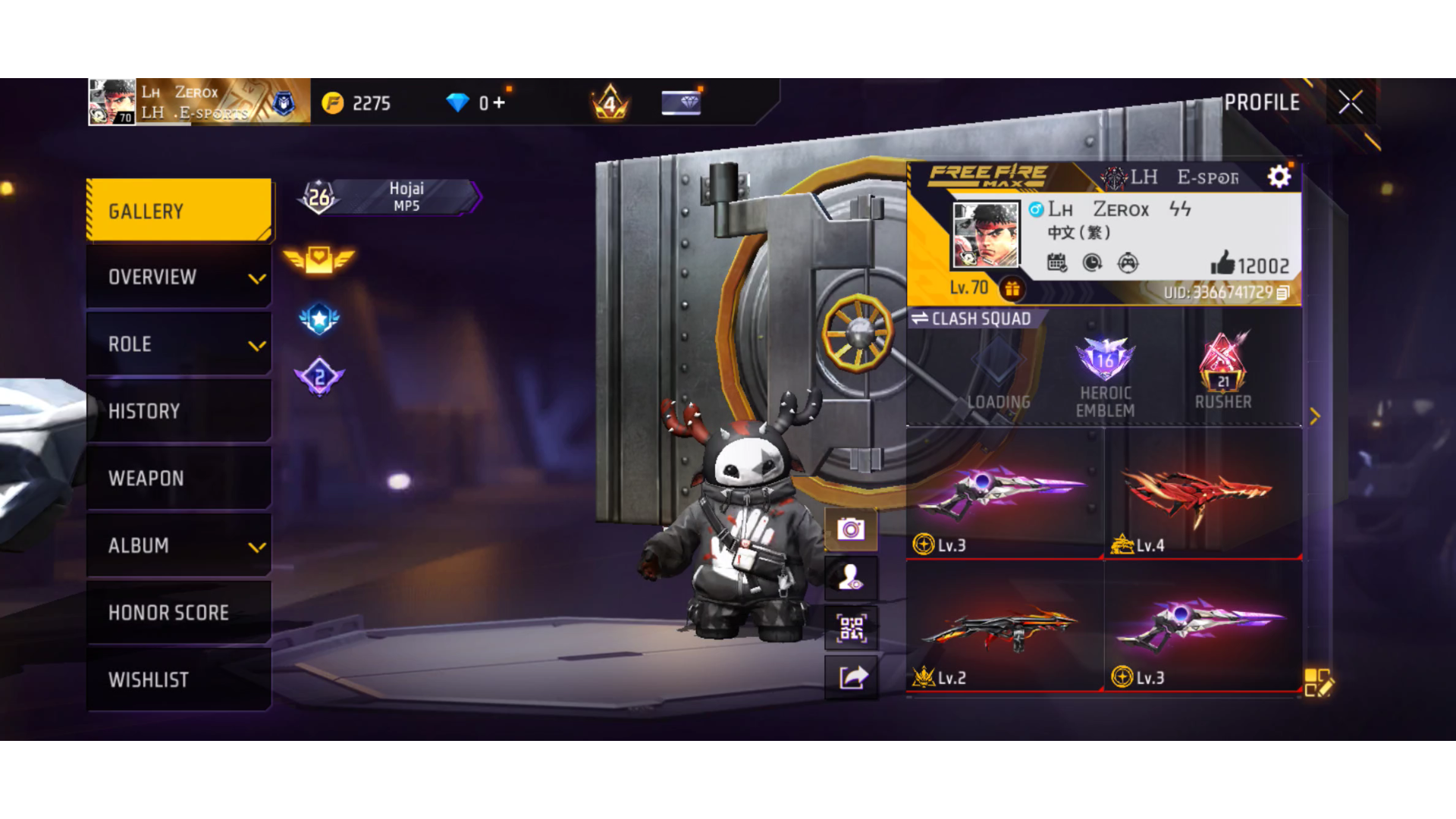Close the Profile screen

point(1351,102)
